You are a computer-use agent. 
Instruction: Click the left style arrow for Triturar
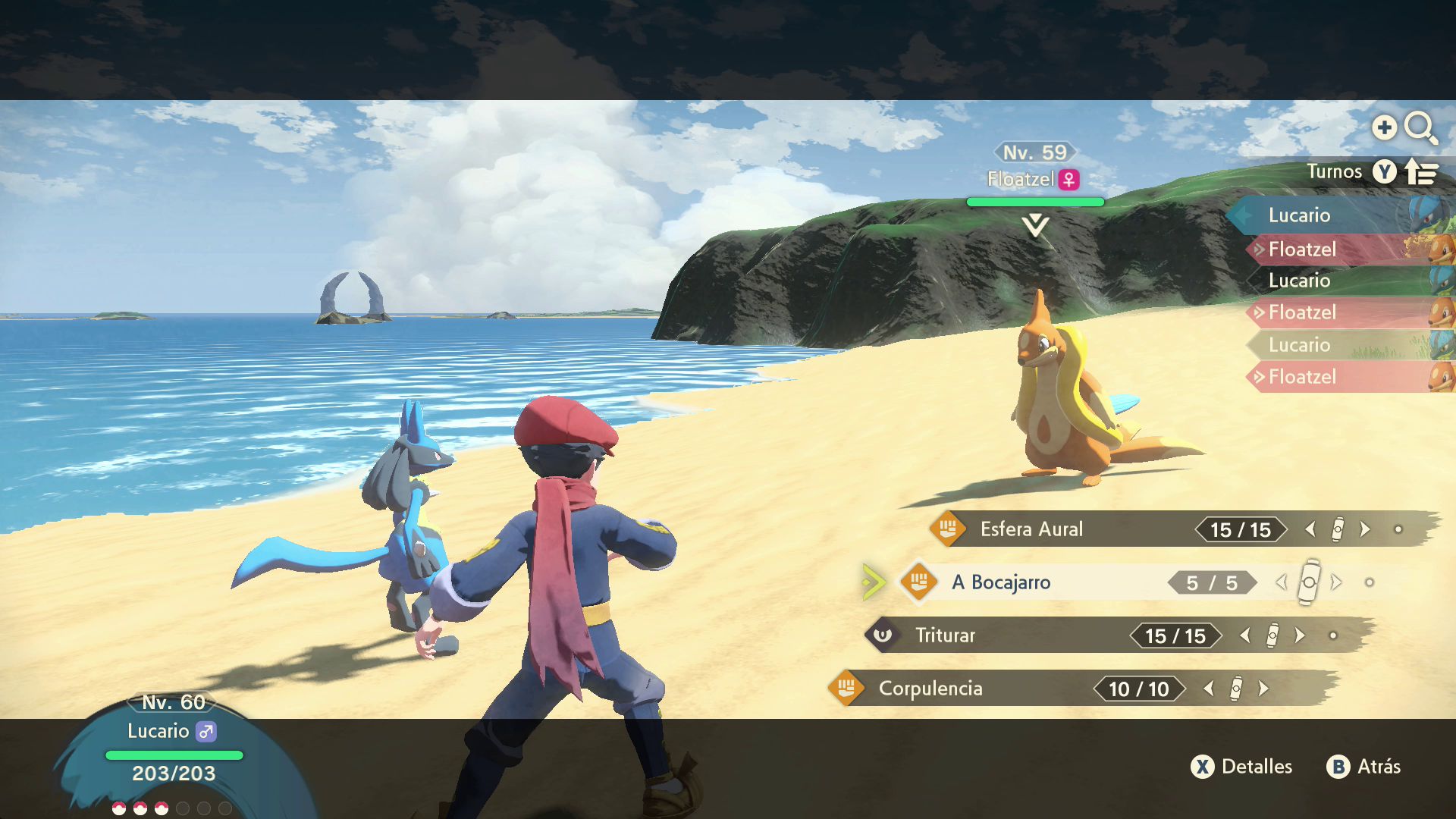pyautogui.click(x=1245, y=635)
